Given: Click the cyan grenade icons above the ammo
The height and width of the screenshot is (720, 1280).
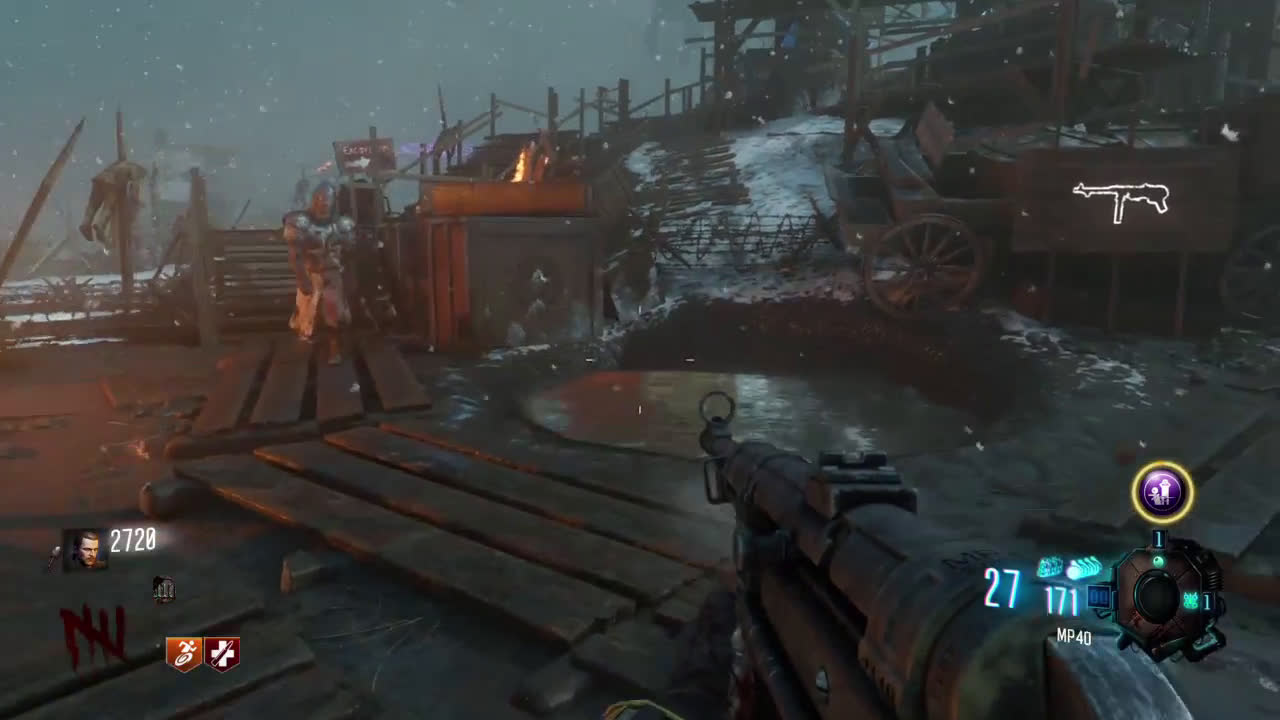Looking at the screenshot, I should point(1068,568).
